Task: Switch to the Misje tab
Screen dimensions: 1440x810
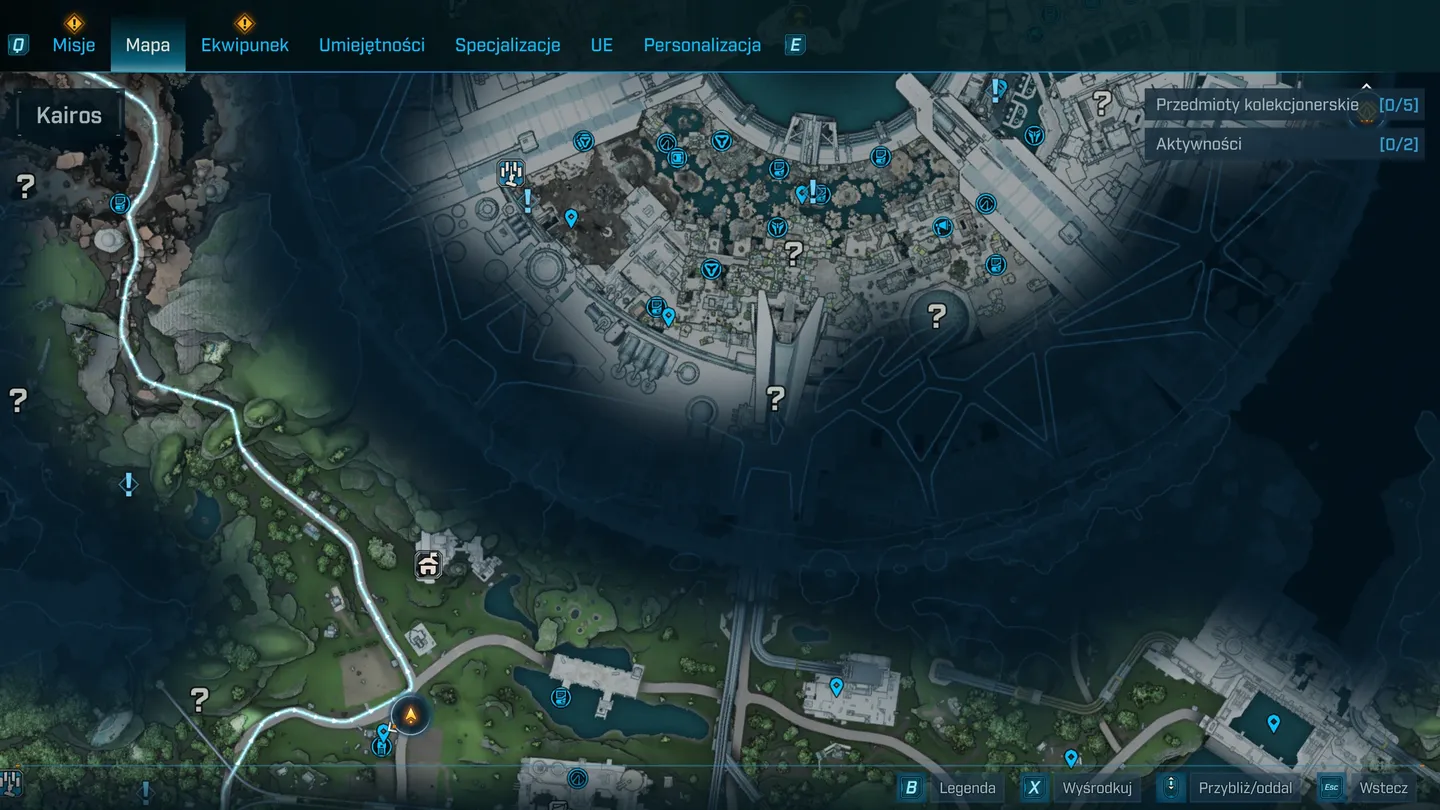Action: tap(74, 45)
